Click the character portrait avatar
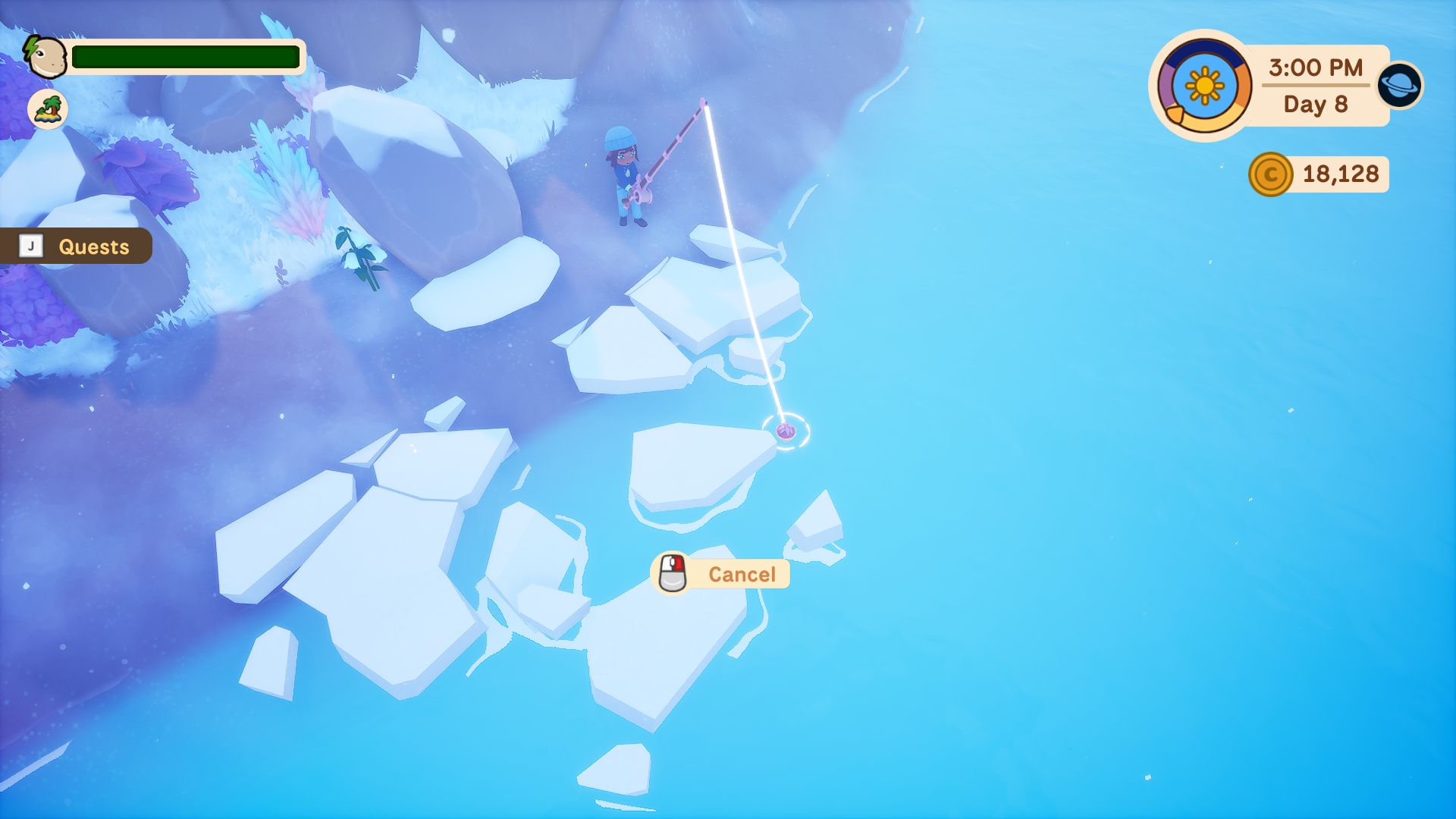The width and height of the screenshot is (1456, 819). tap(45, 57)
